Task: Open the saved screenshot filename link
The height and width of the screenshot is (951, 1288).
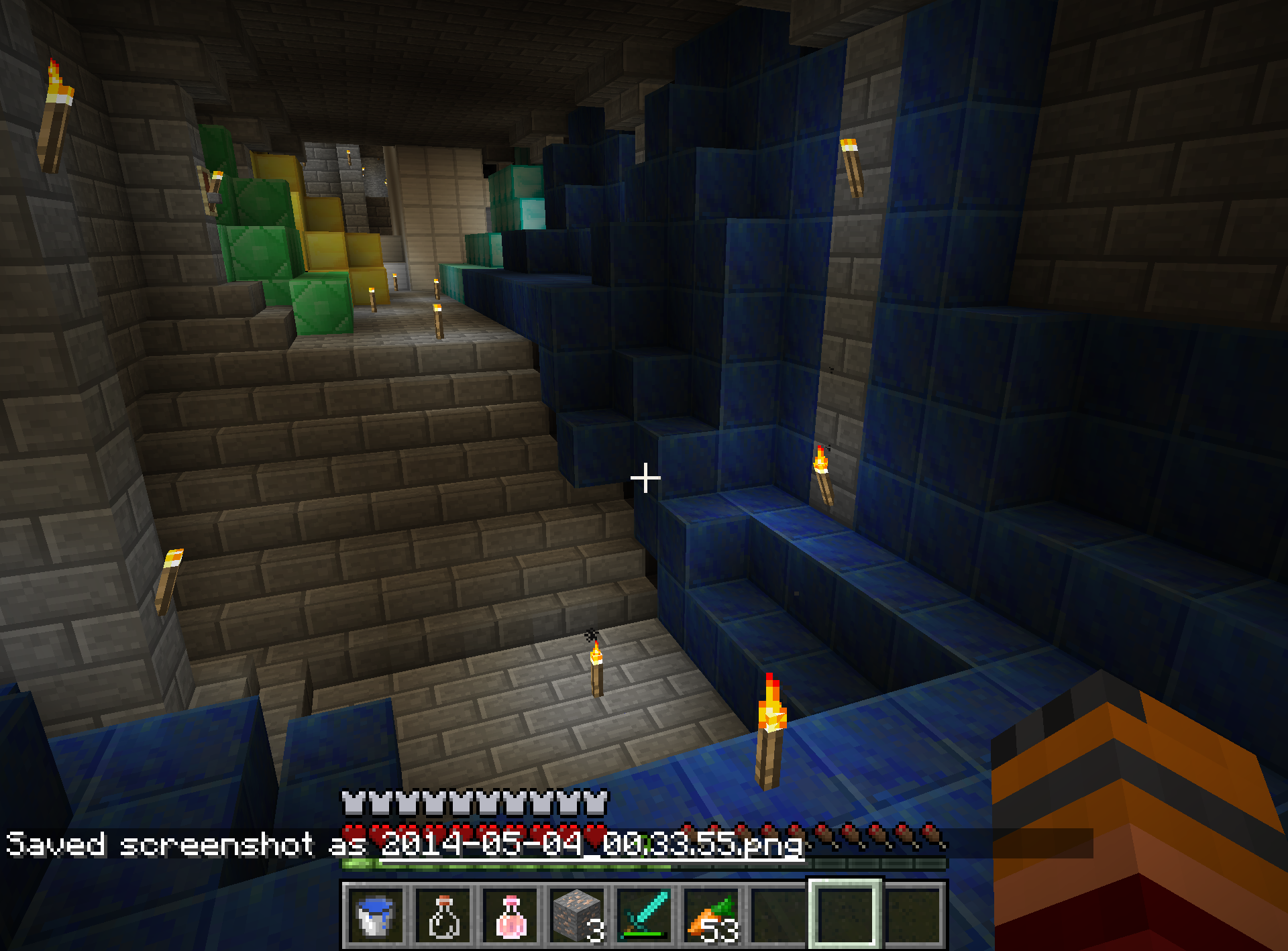Action: pyautogui.click(x=592, y=844)
